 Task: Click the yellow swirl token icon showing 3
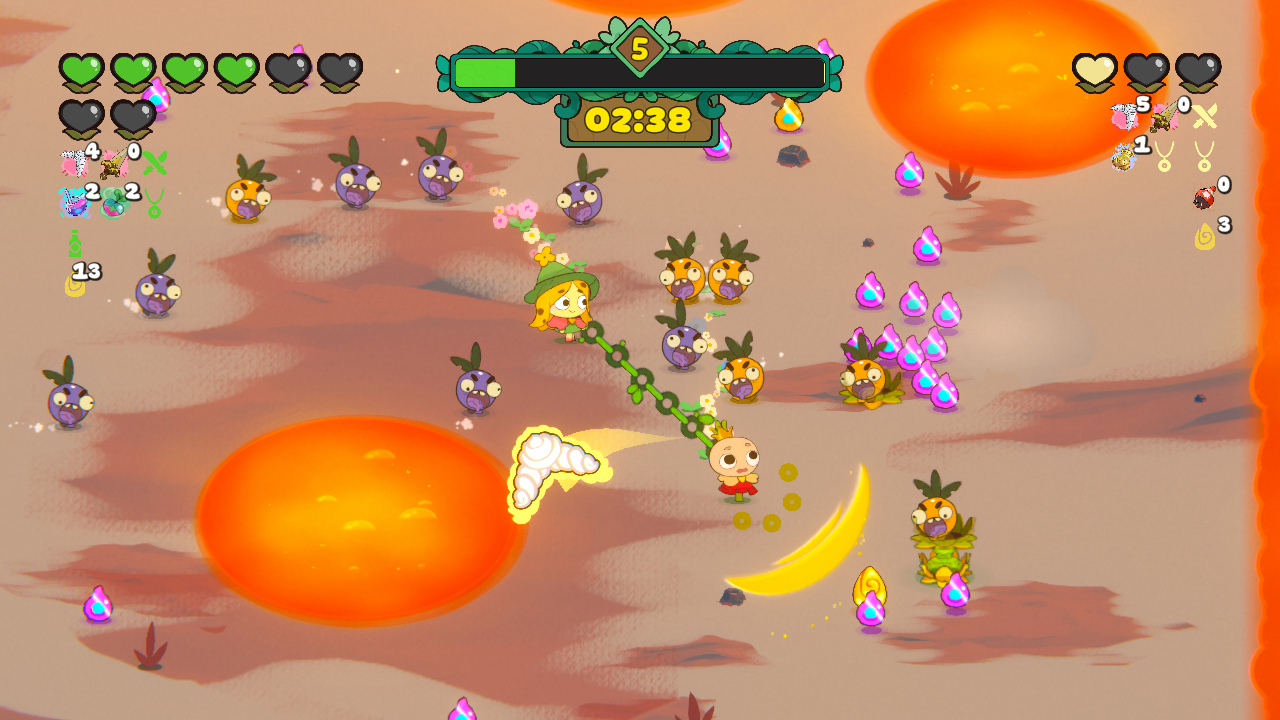[1207, 234]
